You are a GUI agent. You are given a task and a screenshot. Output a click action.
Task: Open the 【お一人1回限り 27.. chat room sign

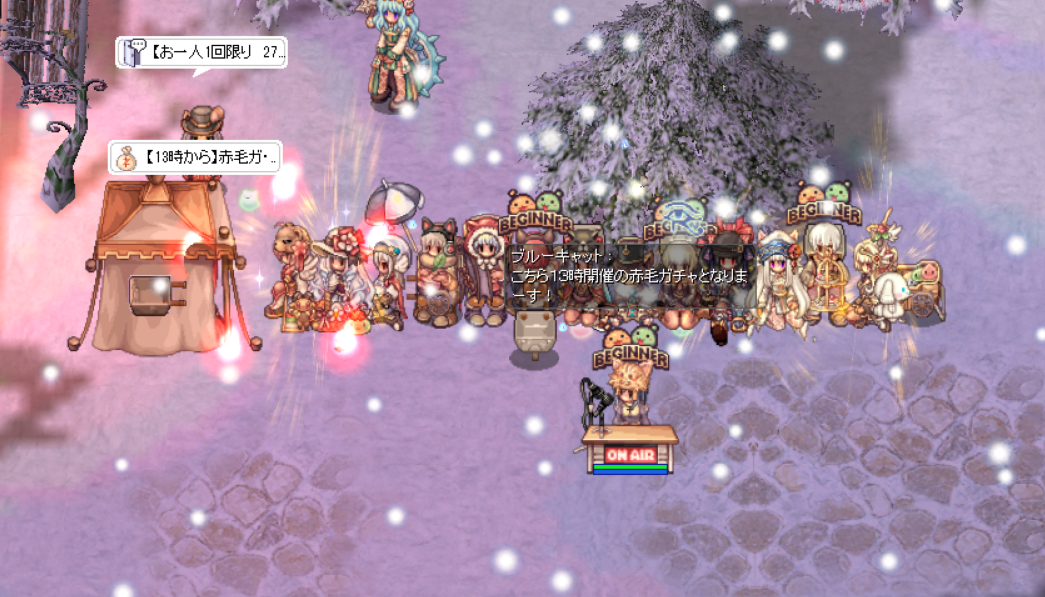202,52
